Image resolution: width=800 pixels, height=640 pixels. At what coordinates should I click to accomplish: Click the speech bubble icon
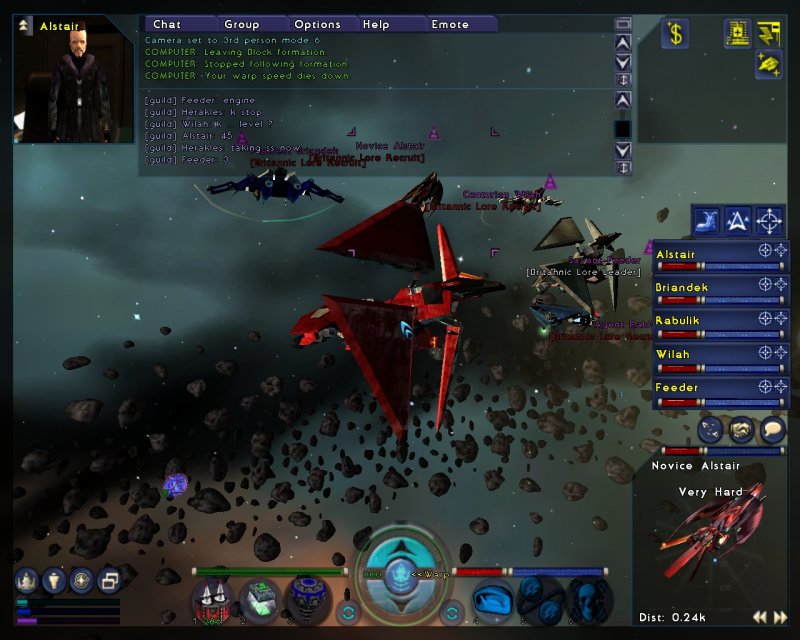click(772, 430)
